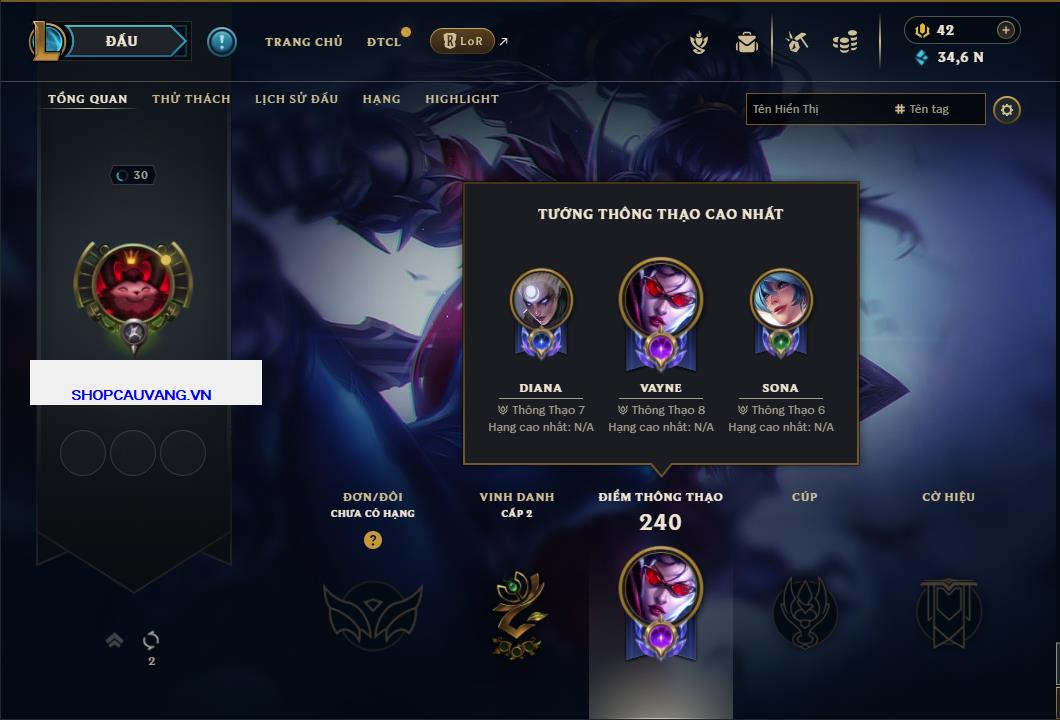View the HIGHLIGHT tab
This screenshot has width=1060, height=720.
click(x=461, y=99)
